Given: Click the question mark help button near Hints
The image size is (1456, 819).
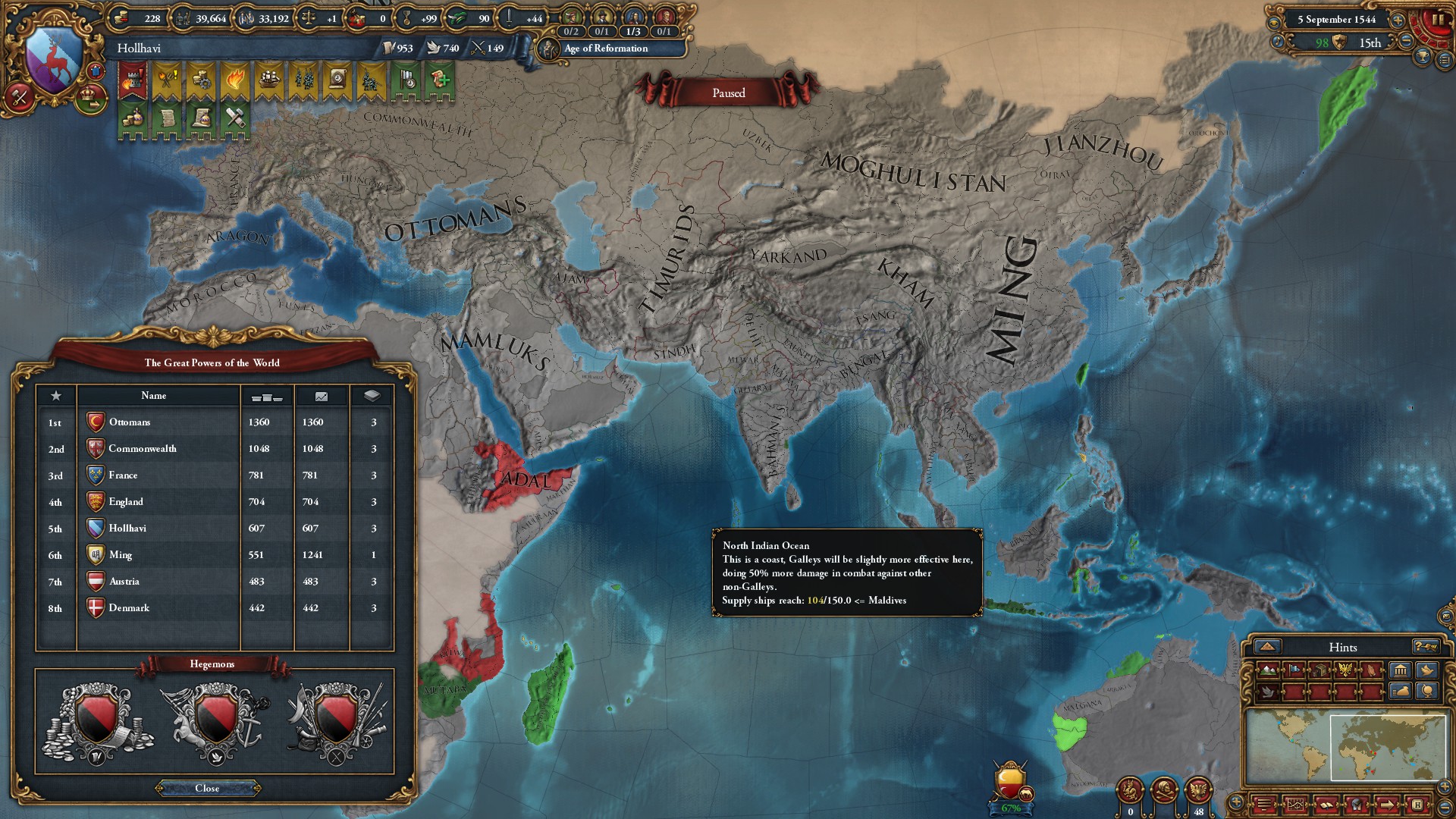Looking at the screenshot, I should click(x=1425, y=648).
